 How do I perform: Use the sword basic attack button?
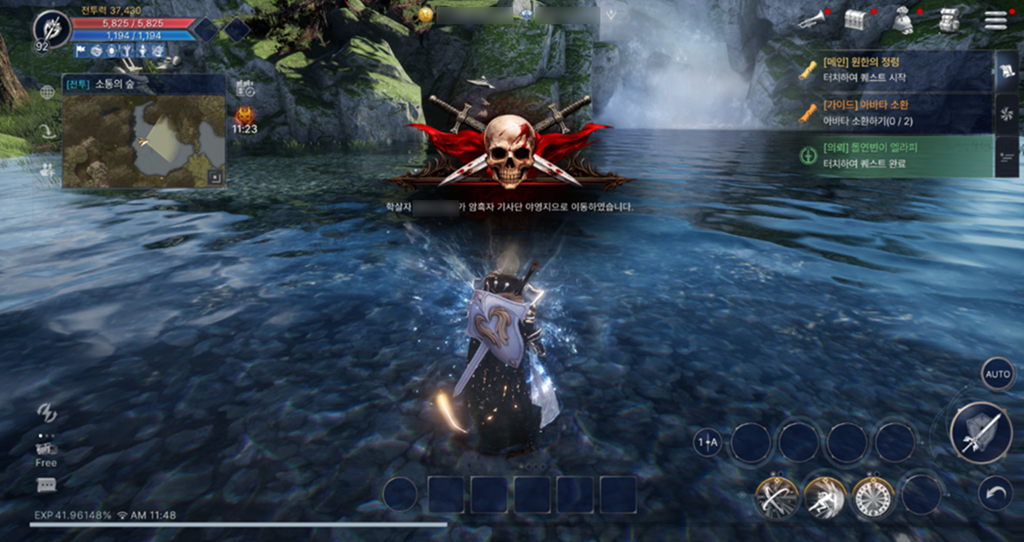[973, 432]
